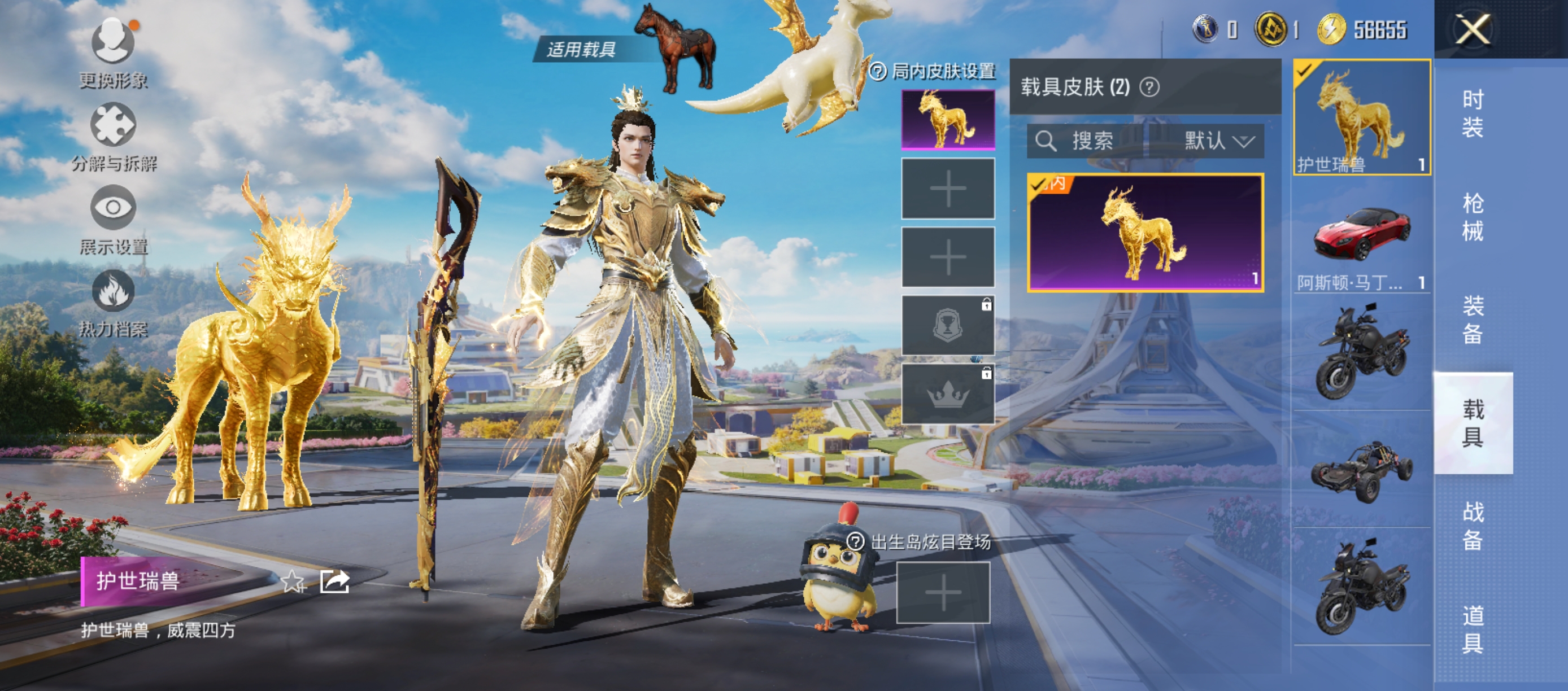Switch to the 战备 tab
This screenshot has width=1568, height=691.
click(1473, 526)
